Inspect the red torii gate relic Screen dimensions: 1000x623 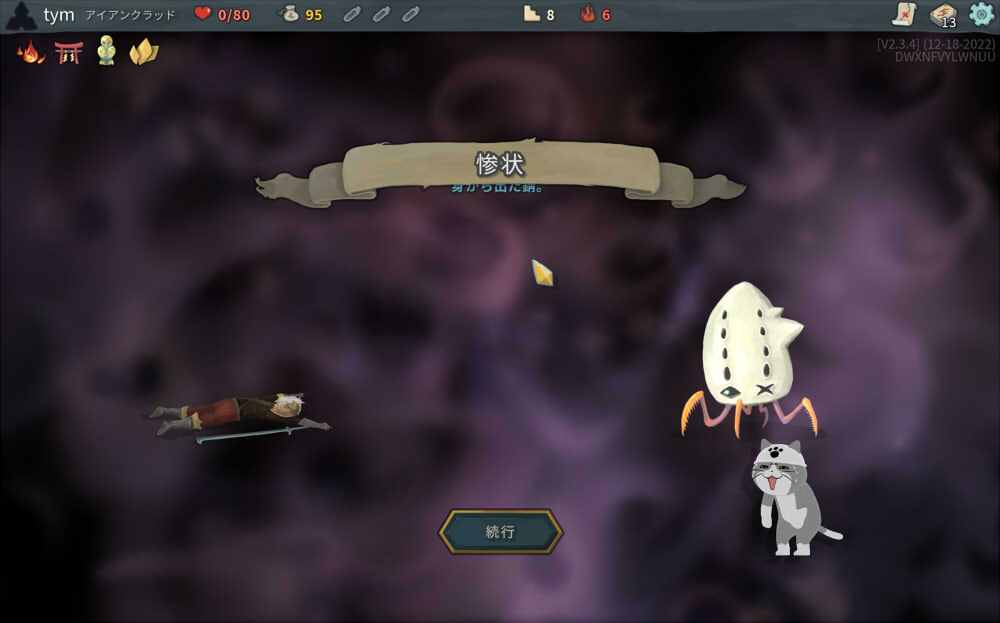click(x=68, y=52)
